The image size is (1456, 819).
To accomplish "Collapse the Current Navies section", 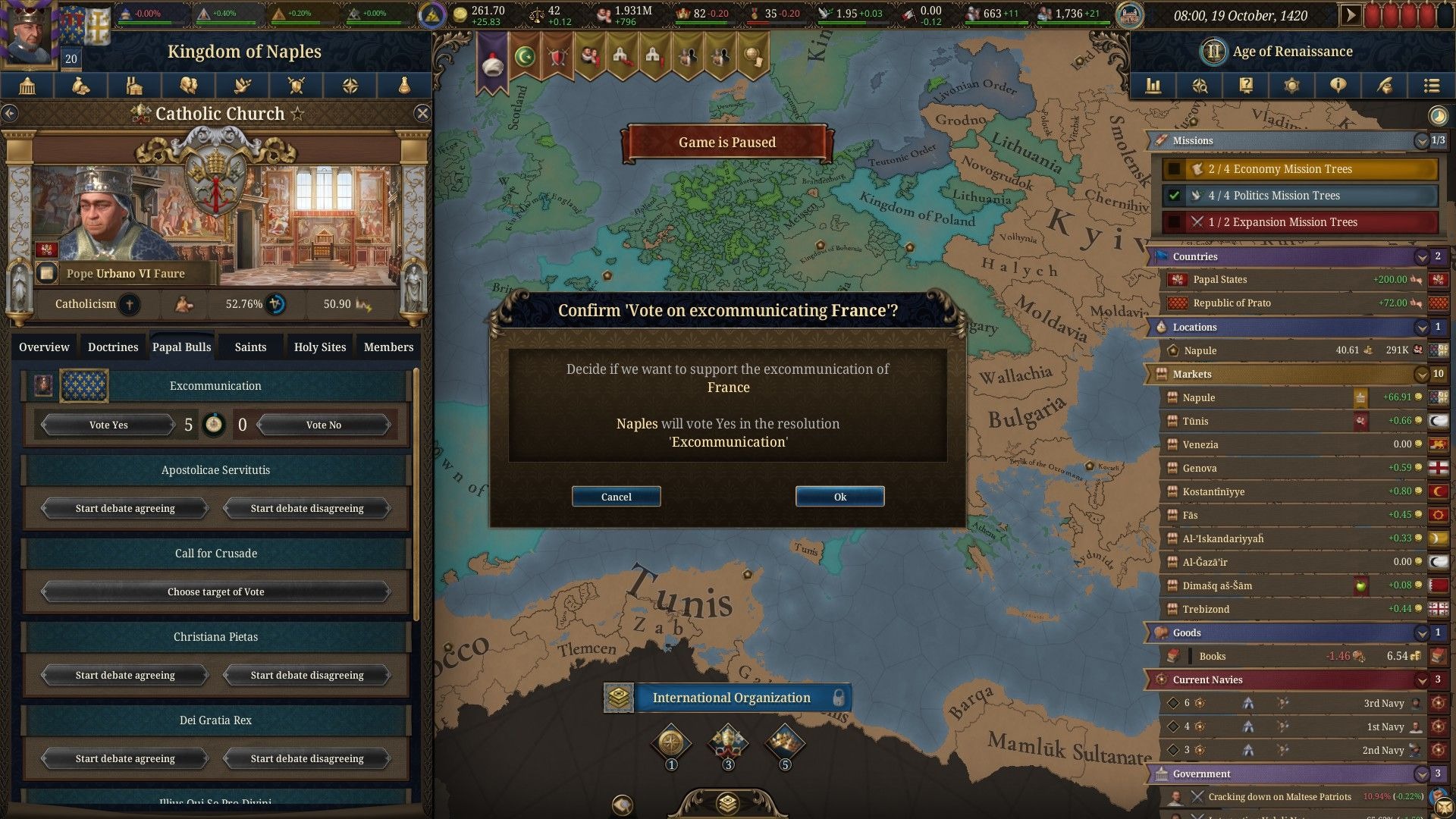I will pos(1422,679).
